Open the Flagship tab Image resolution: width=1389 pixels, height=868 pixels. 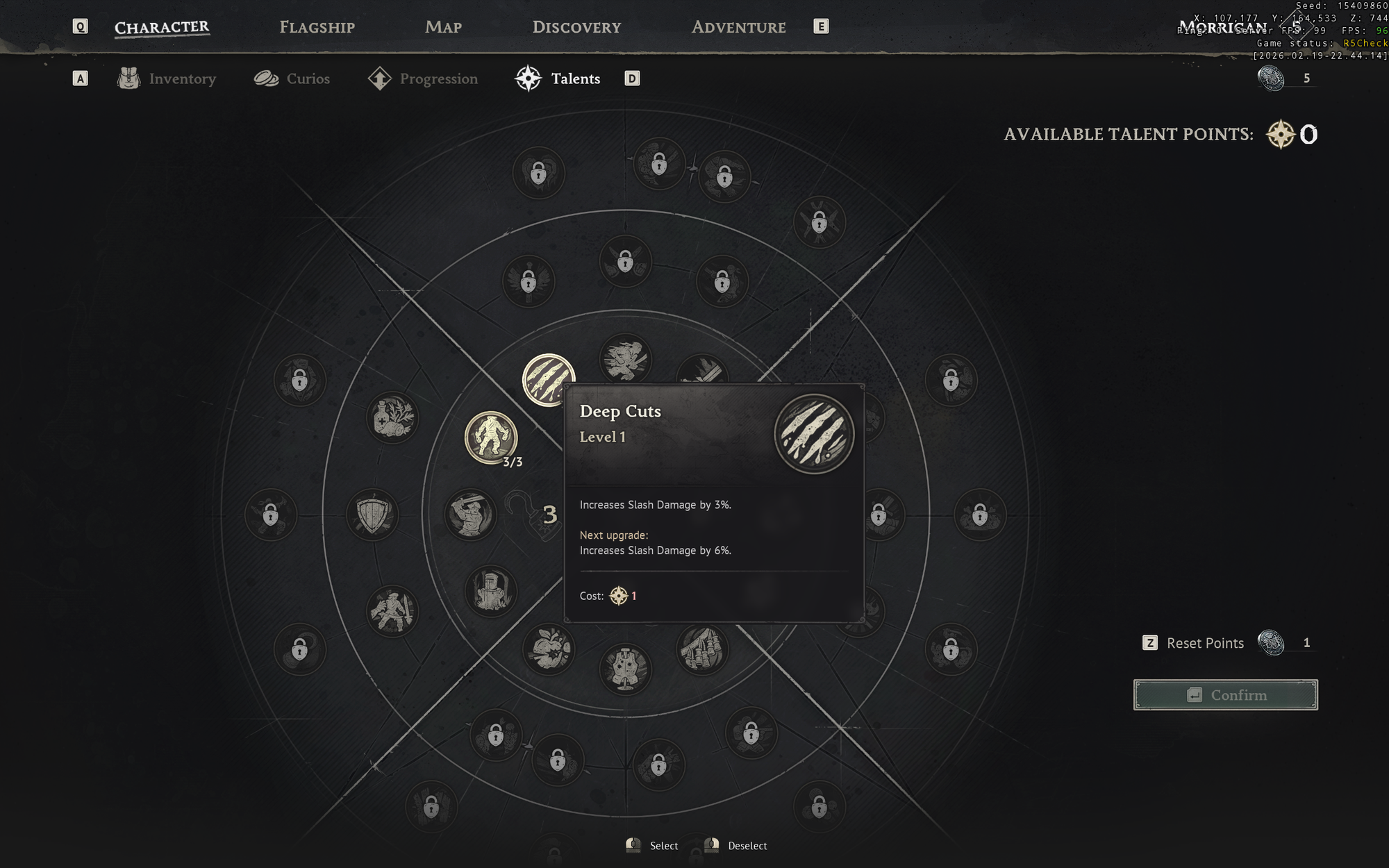[x=317, y=27]
